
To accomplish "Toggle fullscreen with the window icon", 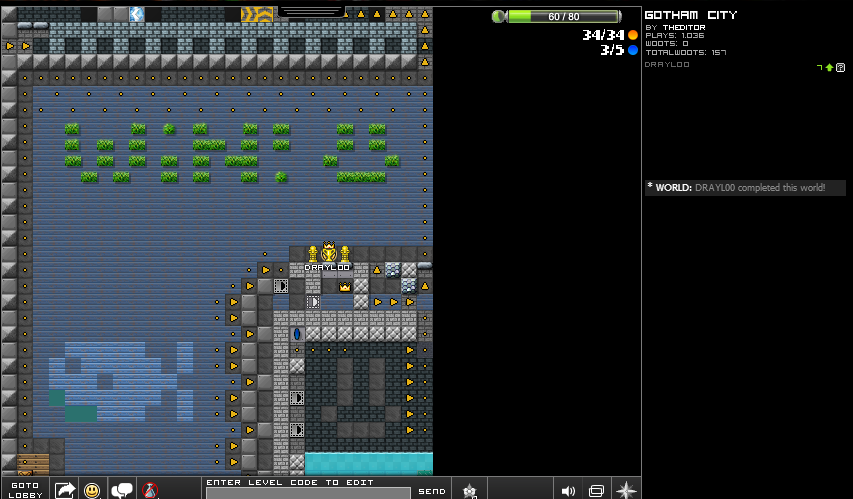I will pyautogui.click(x=597, y=490).
